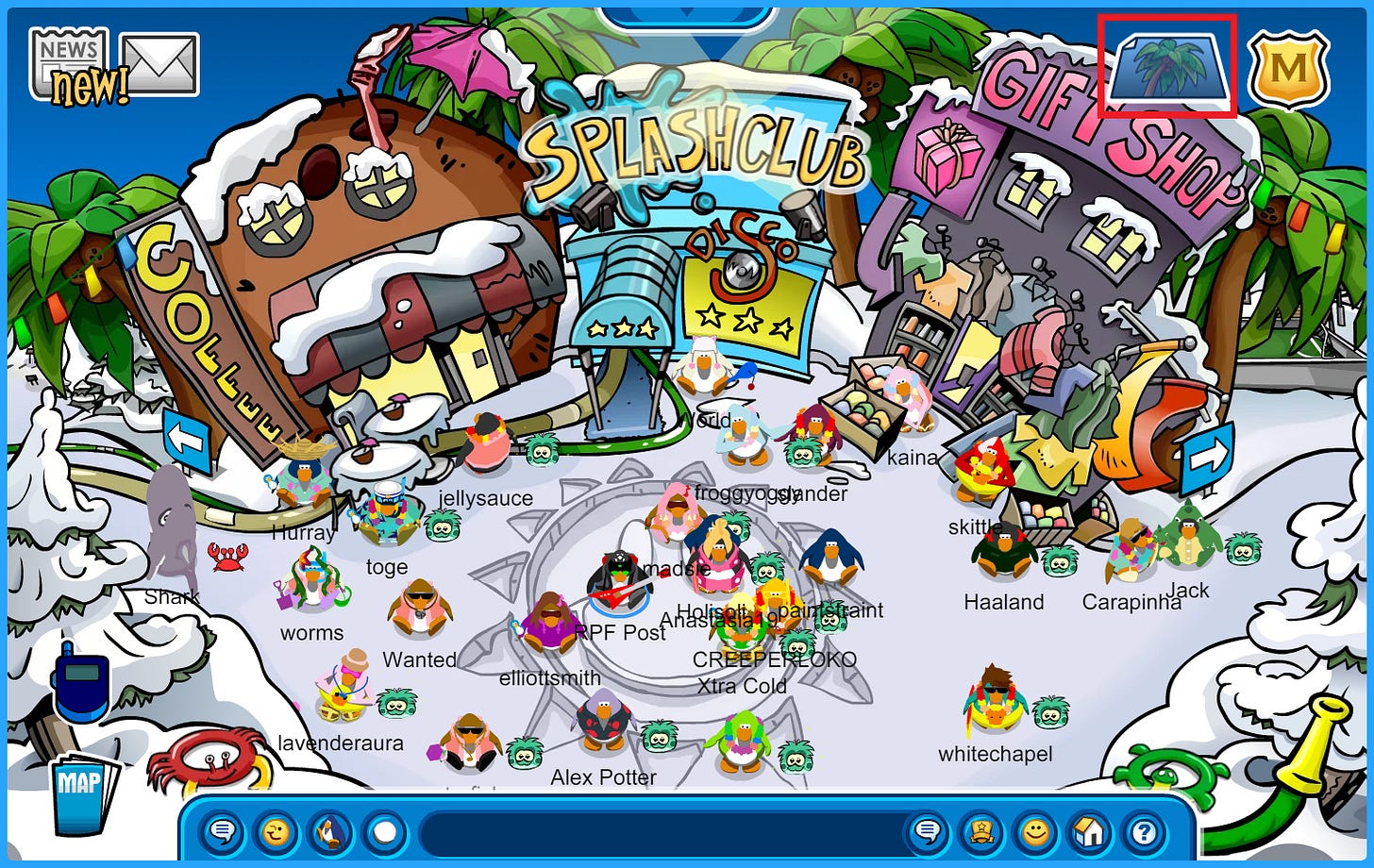This screenshot has height=868, width=1374.
Task: Go home via the igloo icon
Action: coord(1088,833)
